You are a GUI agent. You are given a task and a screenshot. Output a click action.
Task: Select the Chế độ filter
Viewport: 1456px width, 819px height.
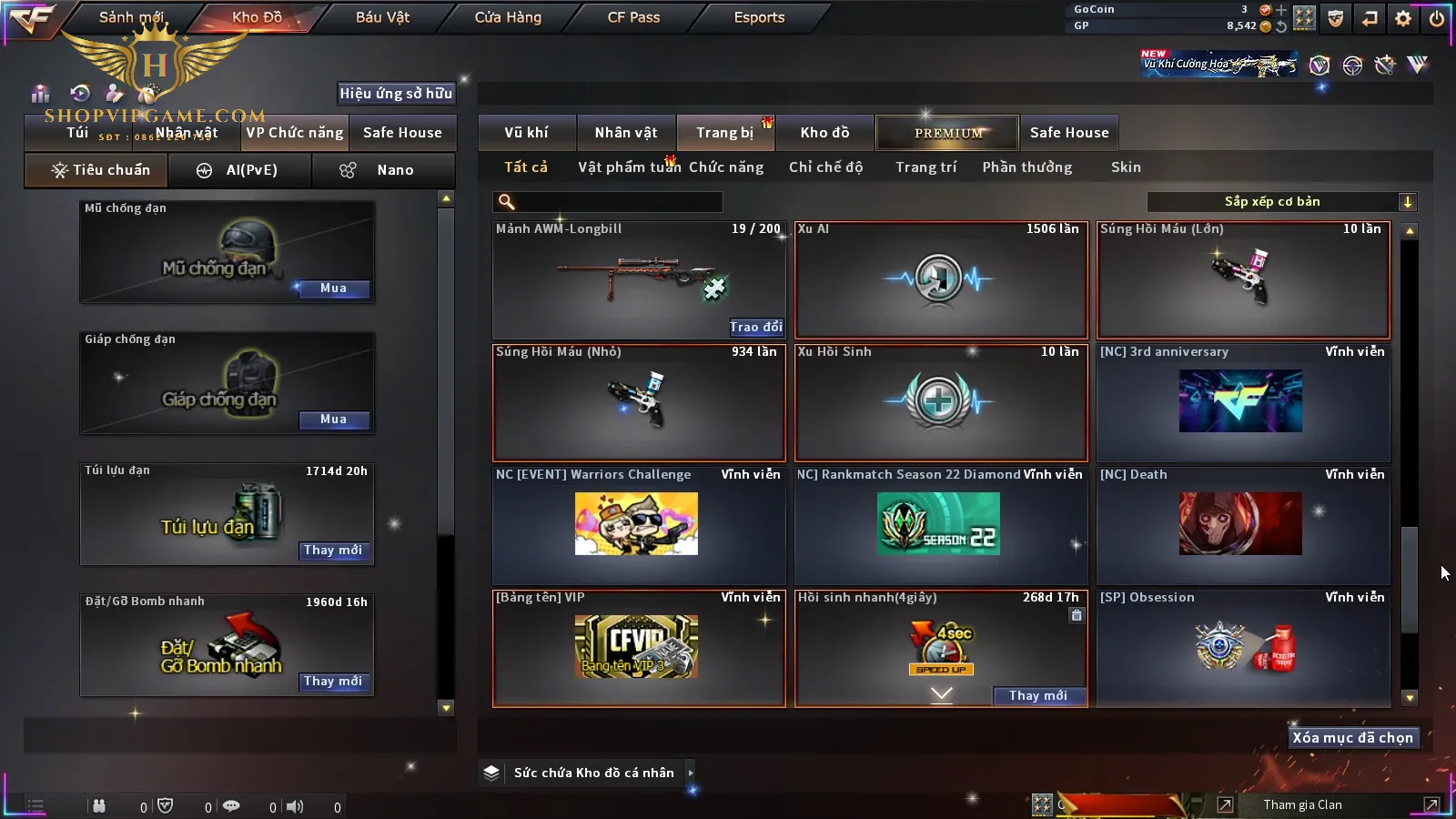coord(825,167)
